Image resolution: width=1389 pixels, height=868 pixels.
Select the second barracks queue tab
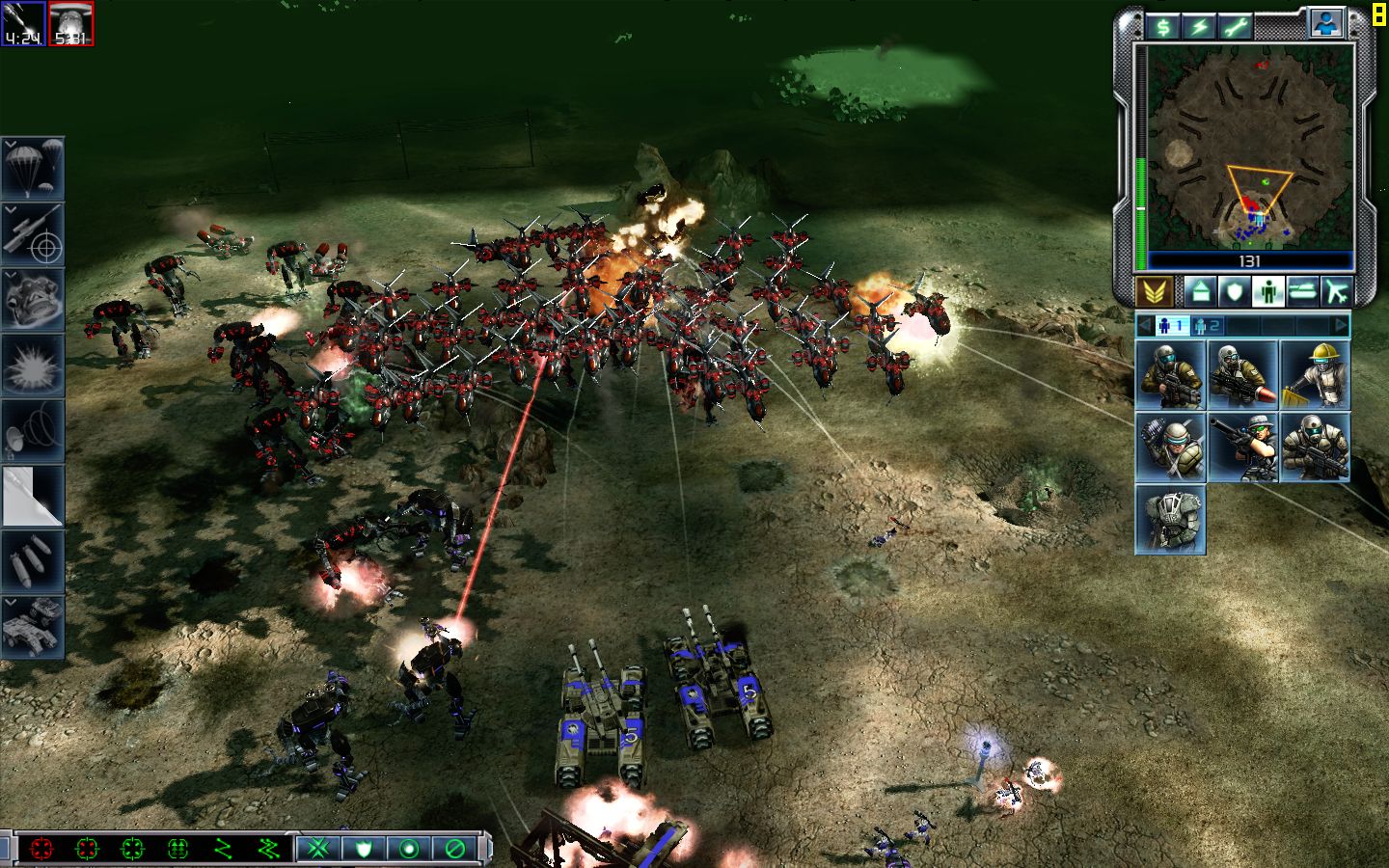tap(1206, 326)
